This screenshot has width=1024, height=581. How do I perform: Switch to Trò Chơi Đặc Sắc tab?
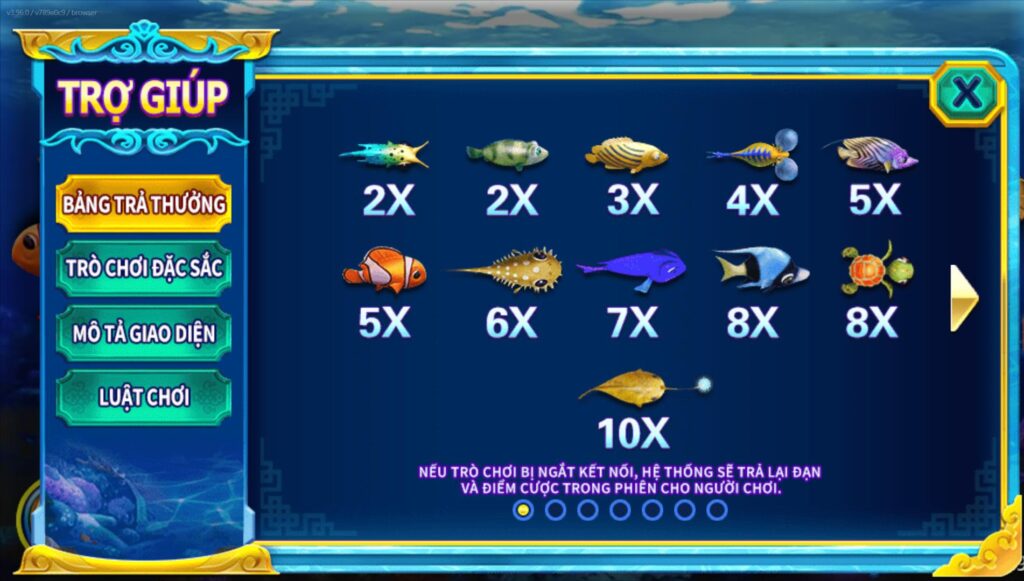pos(144,268)
